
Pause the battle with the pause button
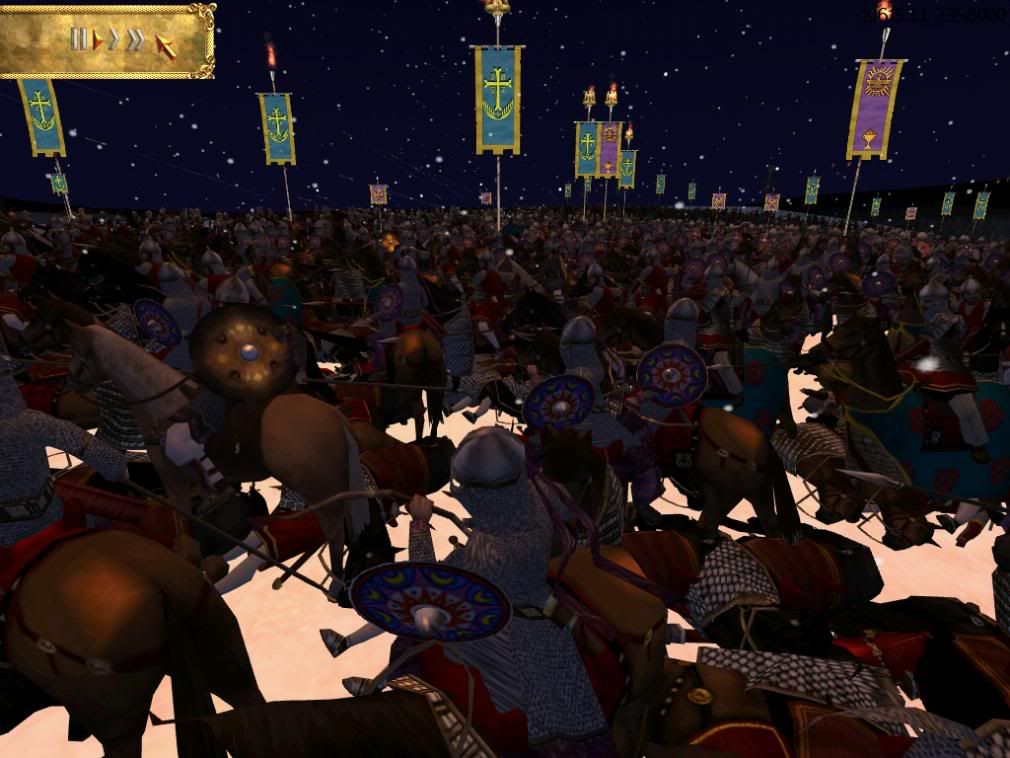click(78, 39)
